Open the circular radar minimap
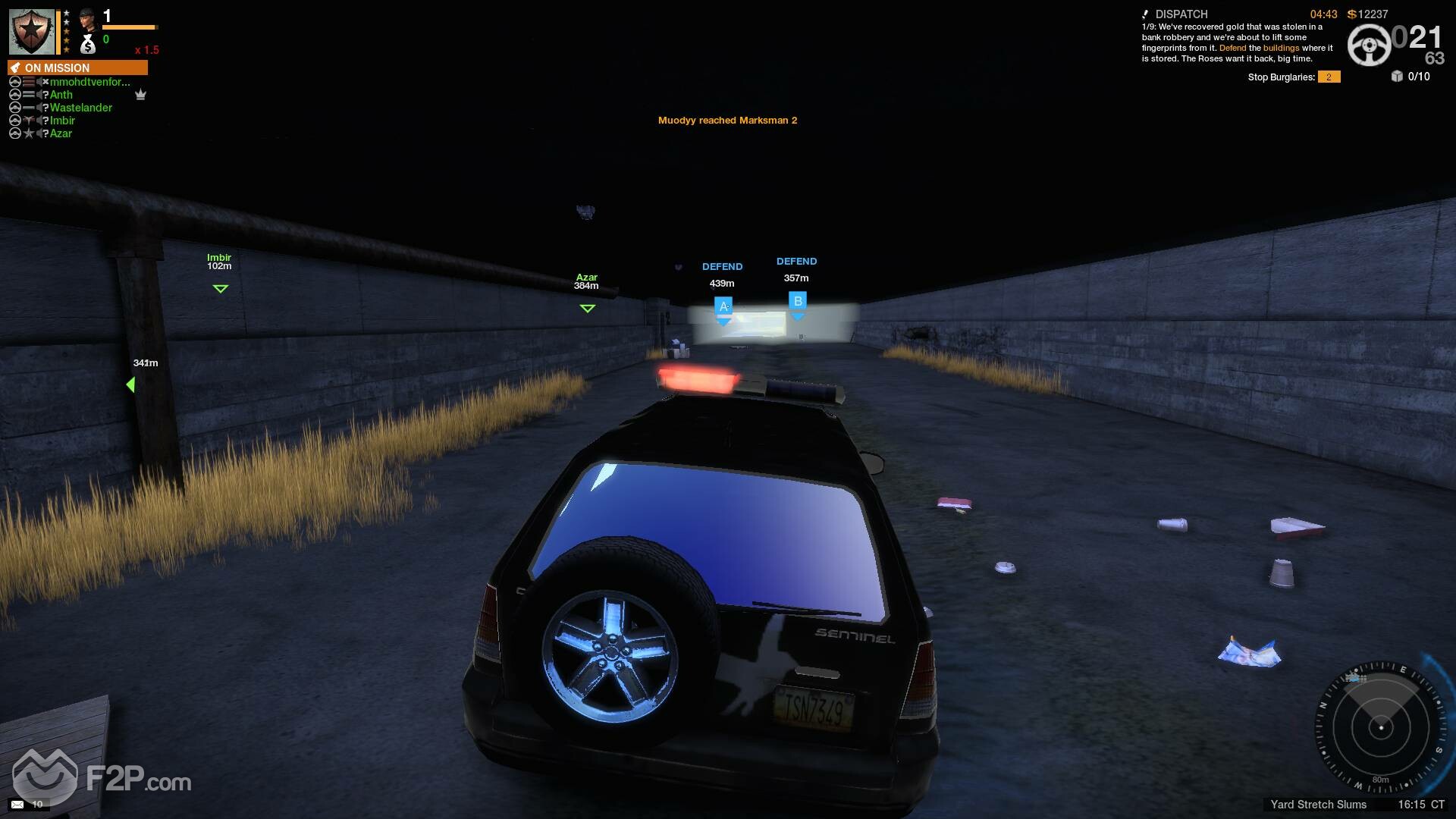The height and width of the screenshot is (819, 1456). point(1380,726)
